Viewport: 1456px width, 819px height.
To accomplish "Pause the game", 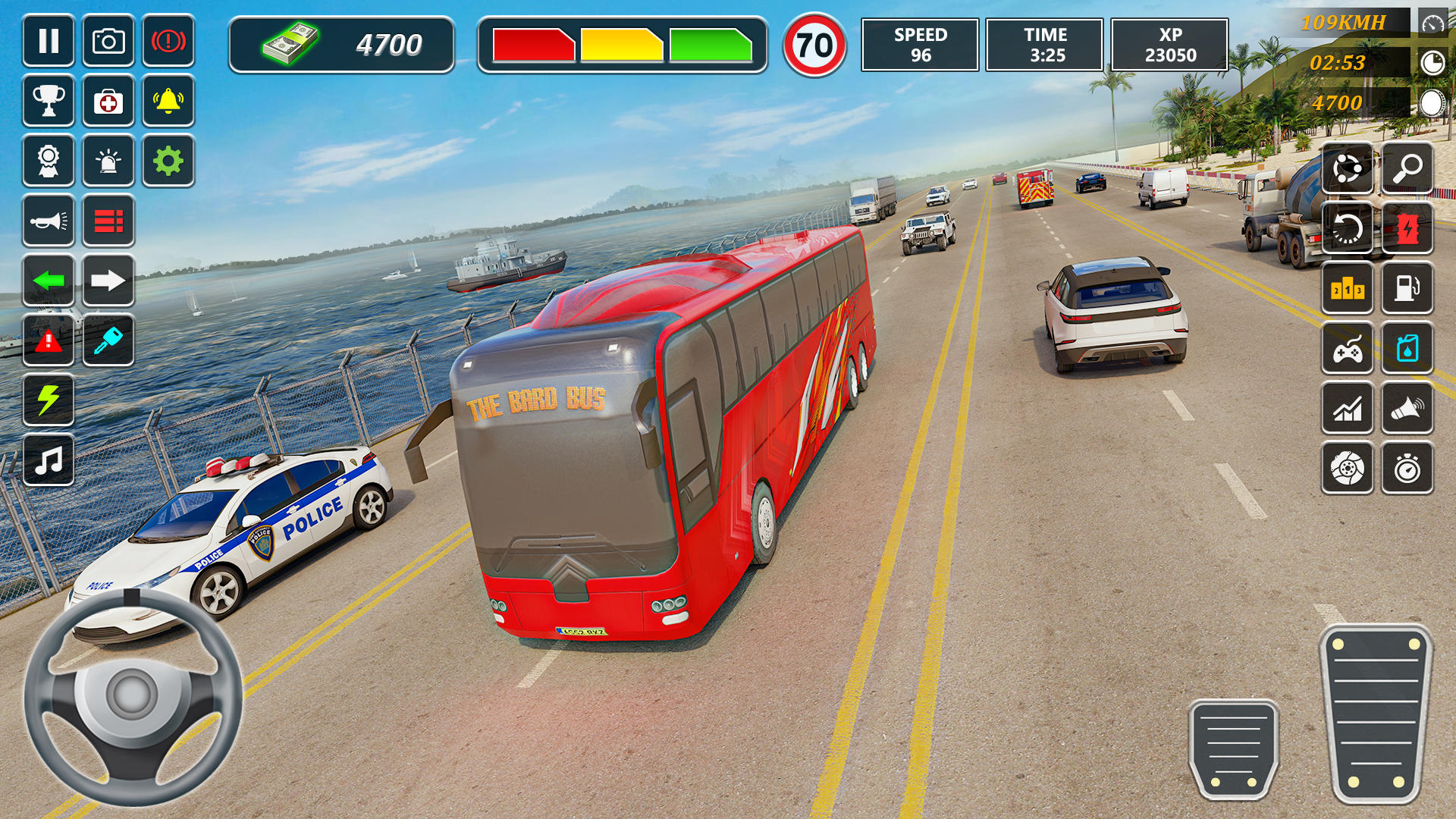I will (x=49, y=42).
